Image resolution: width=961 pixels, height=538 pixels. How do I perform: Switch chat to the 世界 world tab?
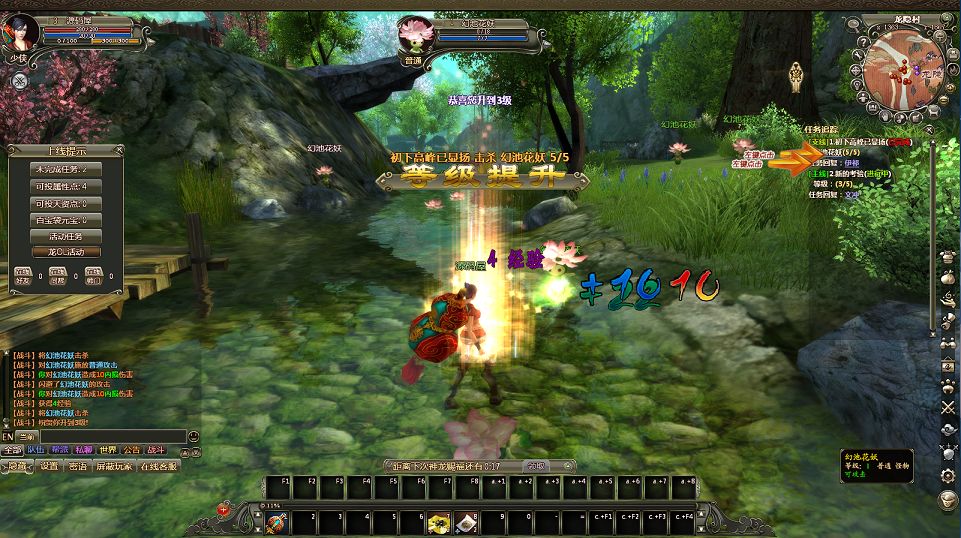click(x=108, y=450)
